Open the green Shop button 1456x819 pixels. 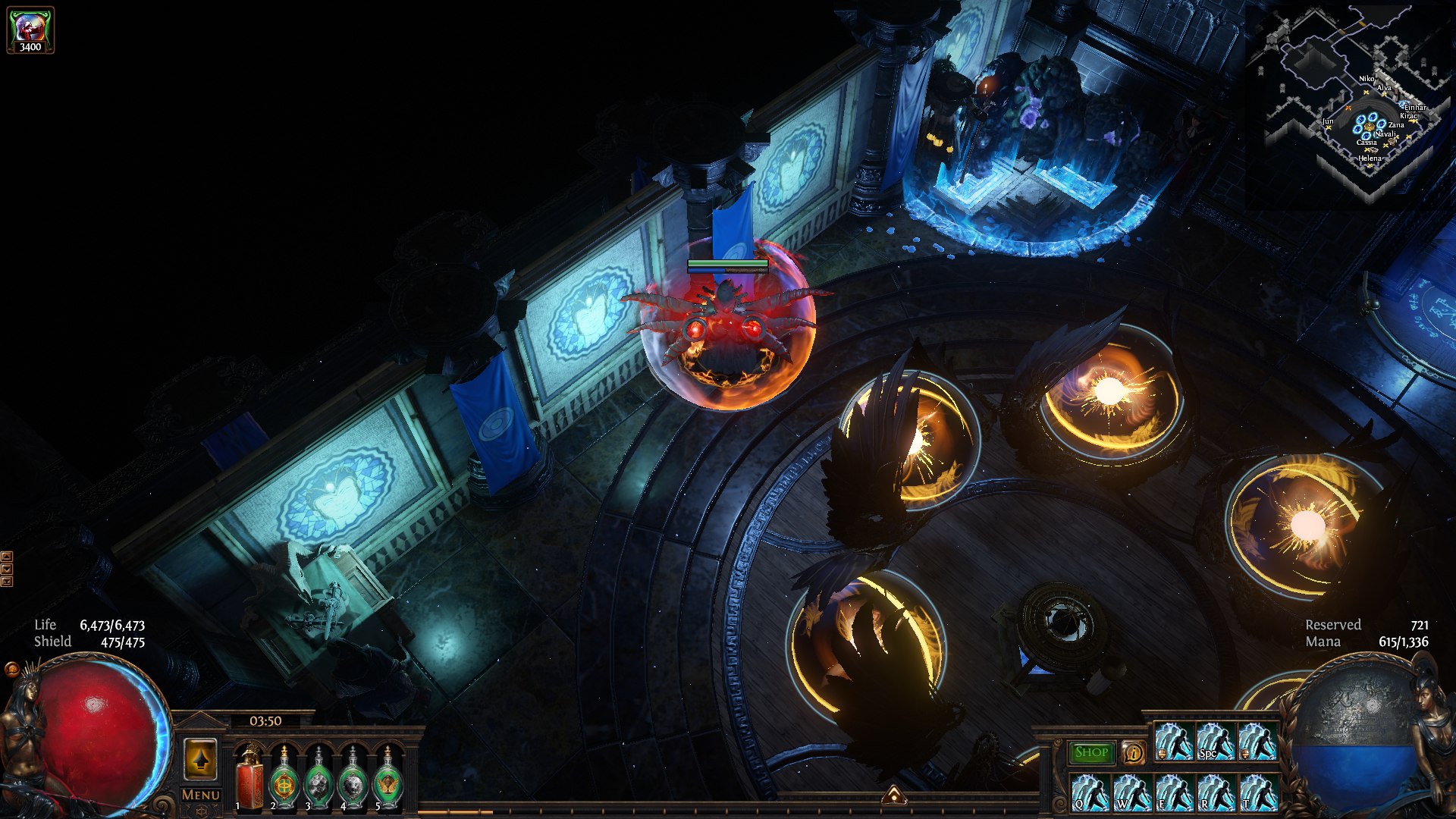(x=1091, y=752)
